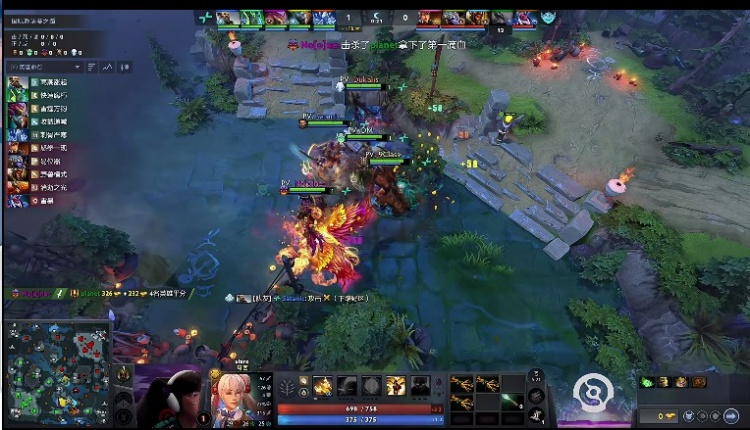The width and height of the screenshot is (750, 430).
Task: Click the Dota 2 logo overlay
Action: click(x=596, y=392)
